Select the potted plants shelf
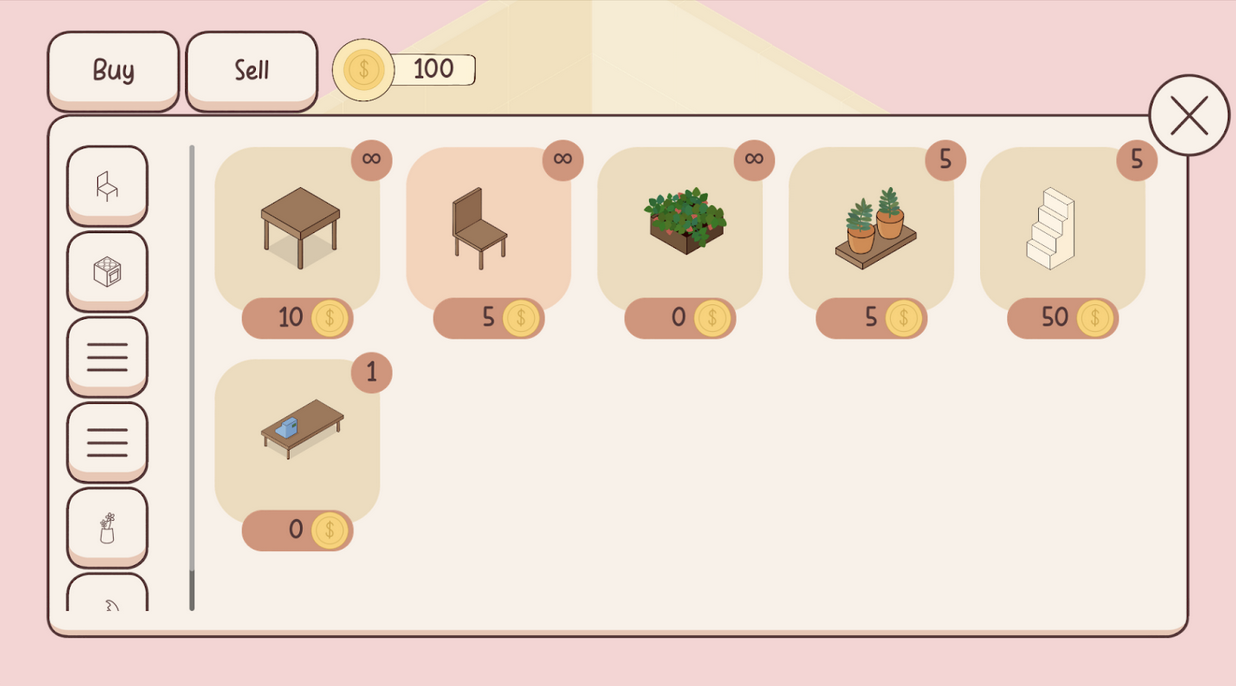The width and height of the screenshot is (1236, 686). [871, 227]
